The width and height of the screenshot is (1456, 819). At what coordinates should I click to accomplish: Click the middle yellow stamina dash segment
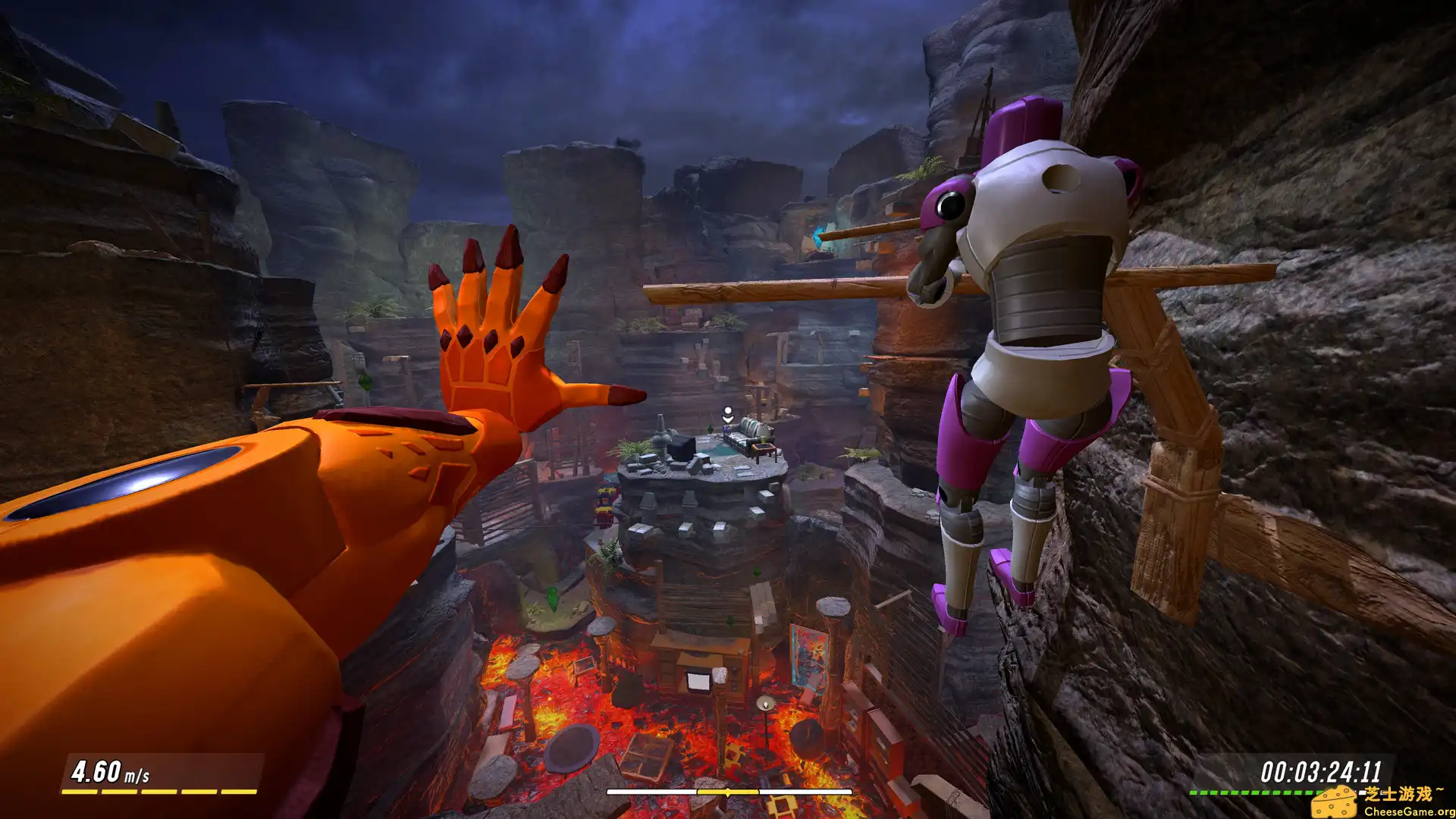pyautogui.click(x=159, y=792)
